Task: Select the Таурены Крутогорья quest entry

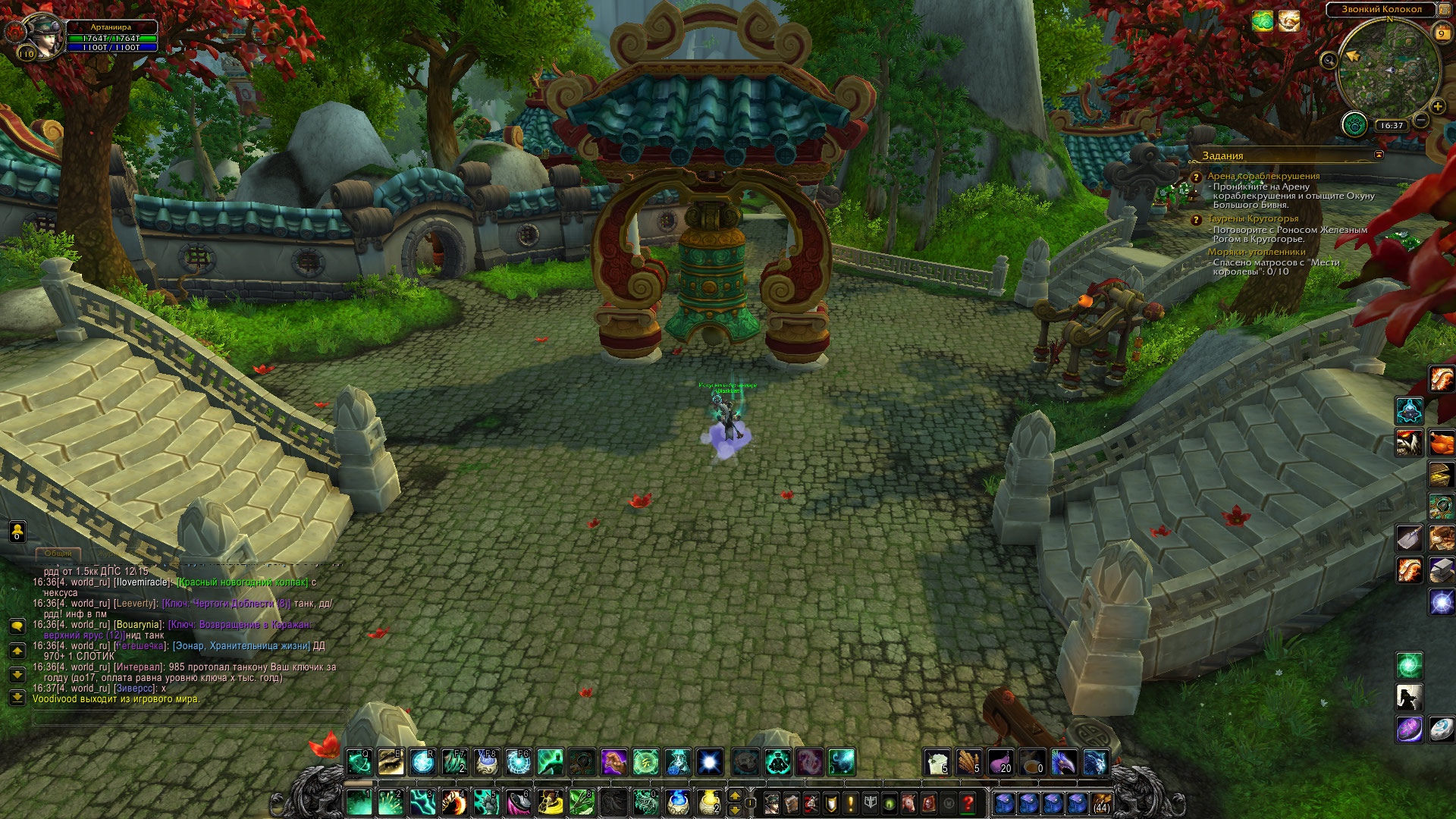Action: (1253, 218)
